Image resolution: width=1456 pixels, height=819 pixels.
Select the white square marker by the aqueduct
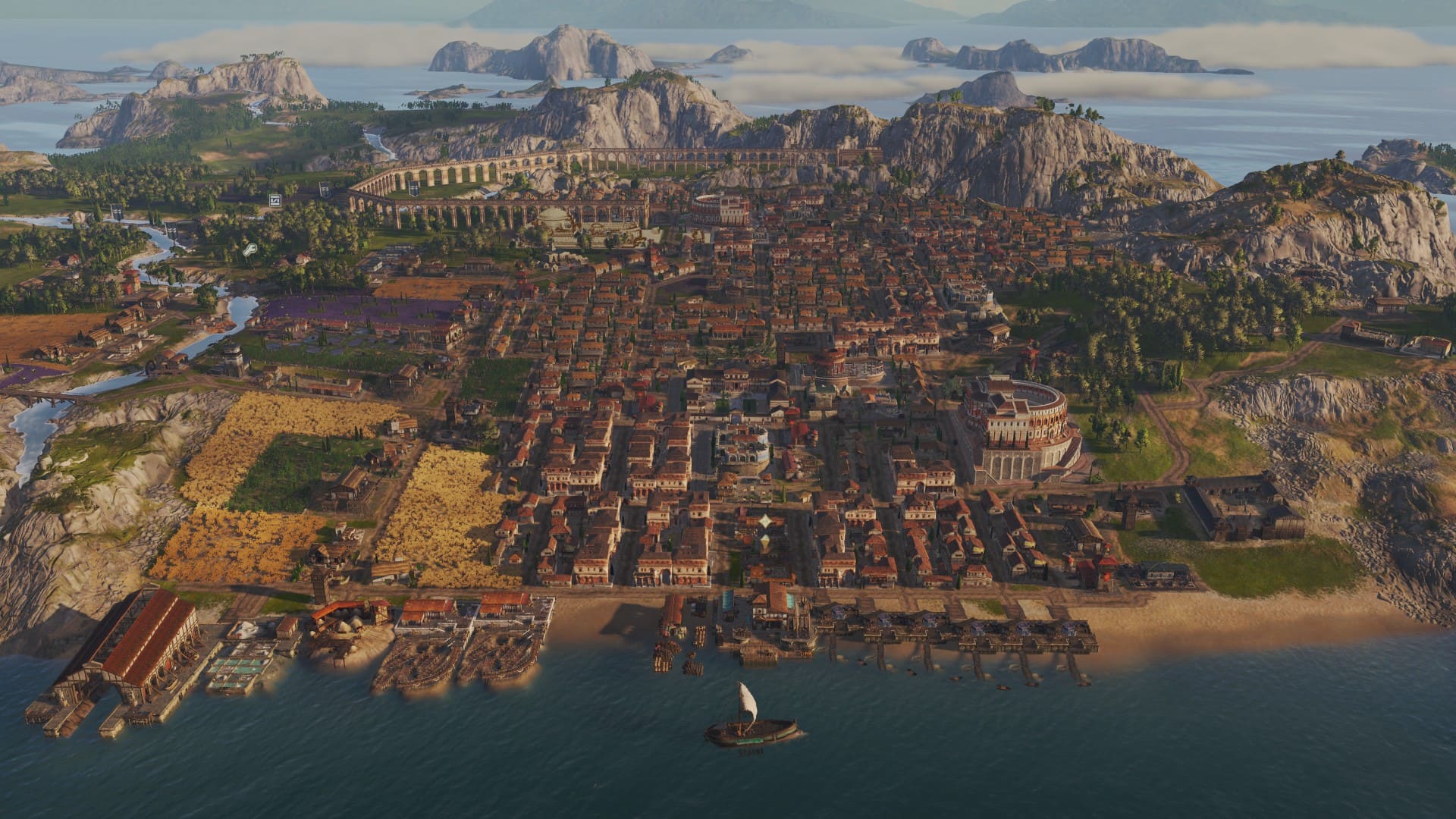pos(275,200)
